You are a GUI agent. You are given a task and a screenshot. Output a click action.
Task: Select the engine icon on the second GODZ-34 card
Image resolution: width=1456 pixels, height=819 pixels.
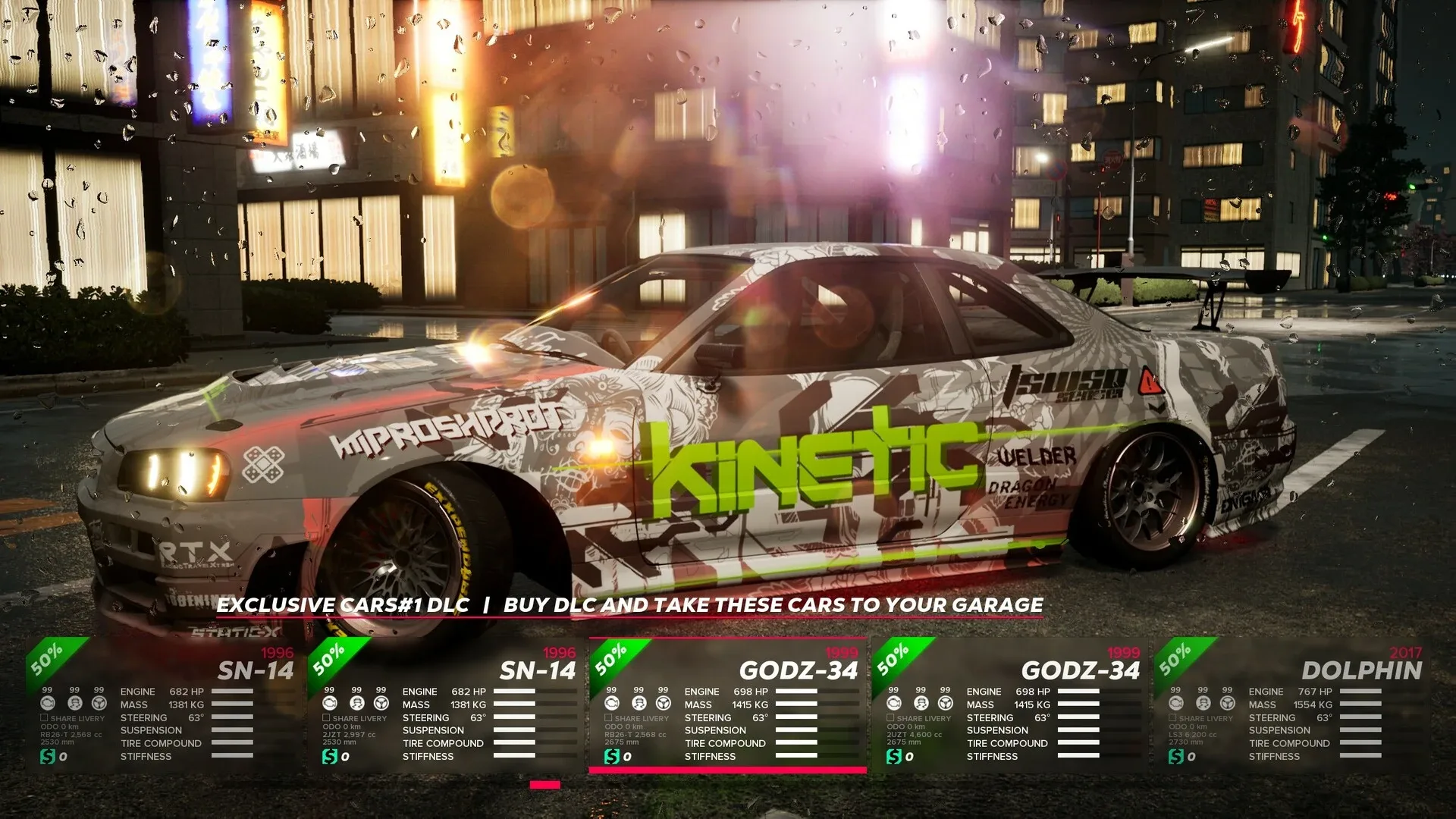893,704
